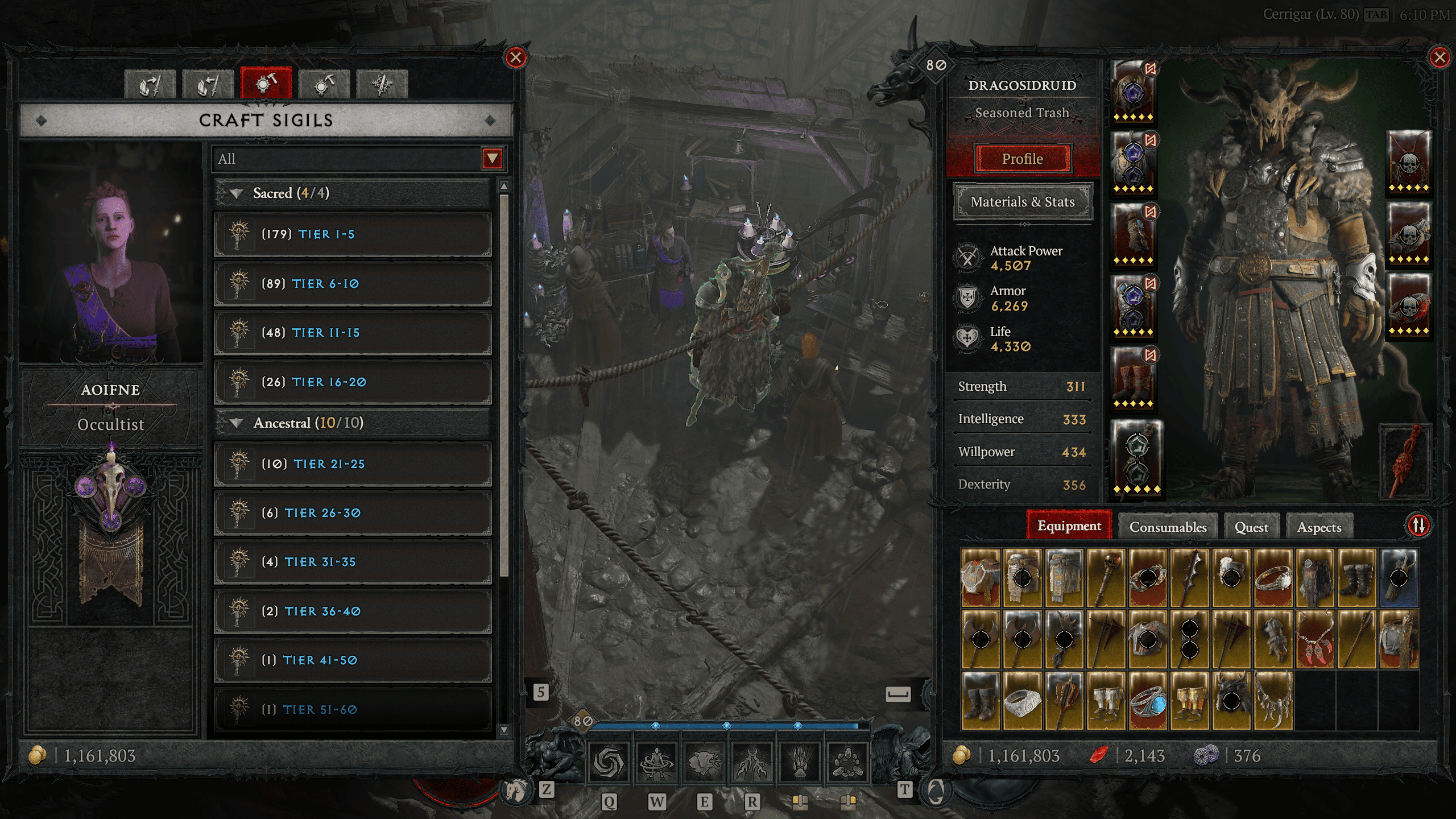The height and width of the screenshot is (819, 1456).
Task: Select the Tier 21-25 sigil recipe
Action: coord(353,464)
